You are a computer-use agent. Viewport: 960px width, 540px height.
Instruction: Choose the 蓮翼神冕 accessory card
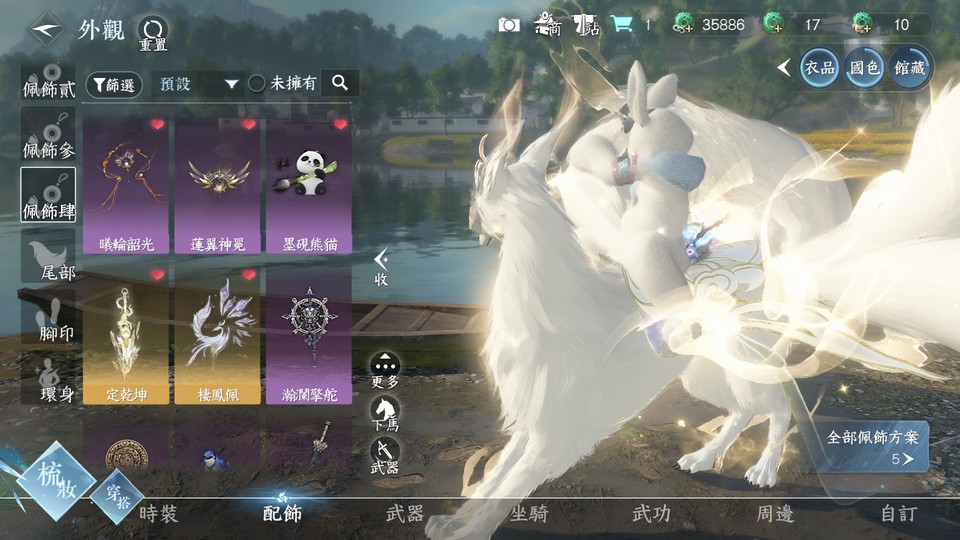coord(218,184)
